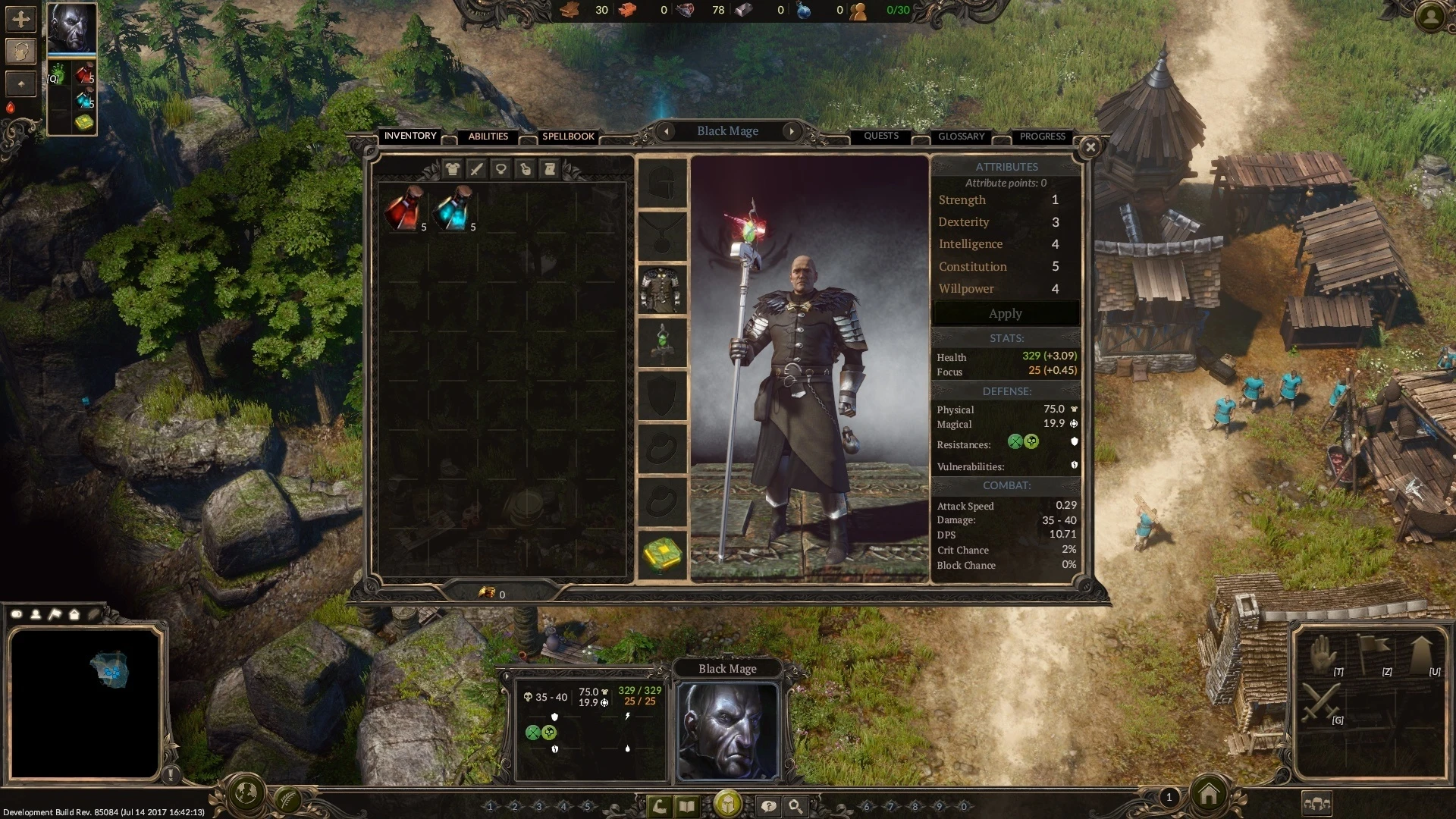
Task: Select the scrolls filter in the inventory
Action: pos(550,168)
